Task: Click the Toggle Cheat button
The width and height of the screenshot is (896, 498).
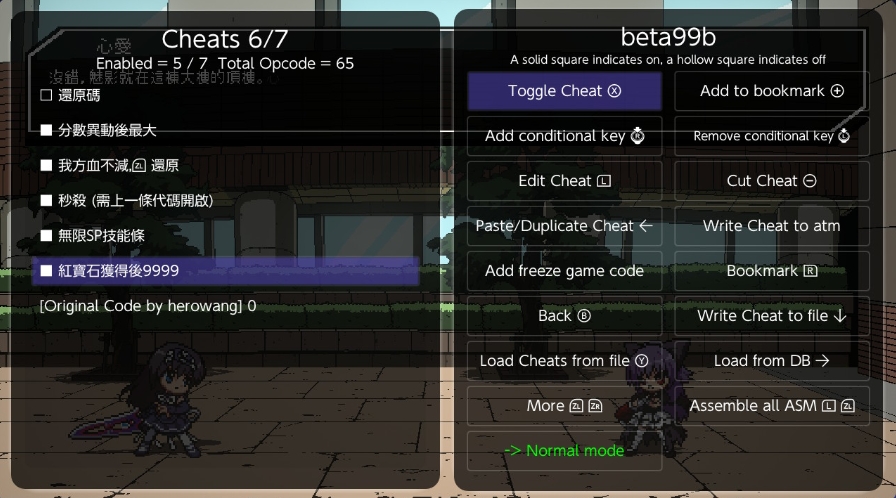Action: (x=564, y=91)
